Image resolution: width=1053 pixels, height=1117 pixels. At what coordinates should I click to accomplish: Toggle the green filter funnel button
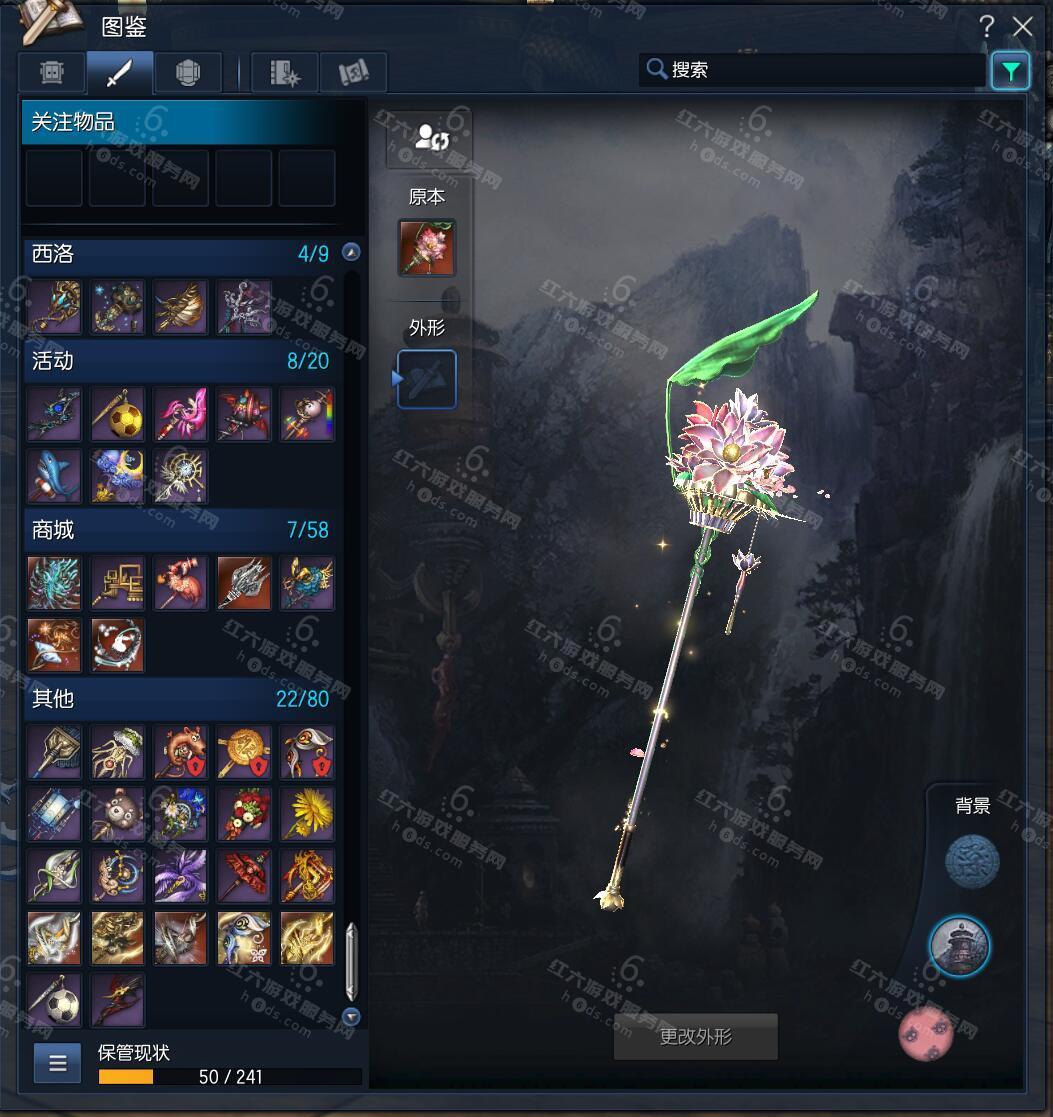click(1010, 71)
